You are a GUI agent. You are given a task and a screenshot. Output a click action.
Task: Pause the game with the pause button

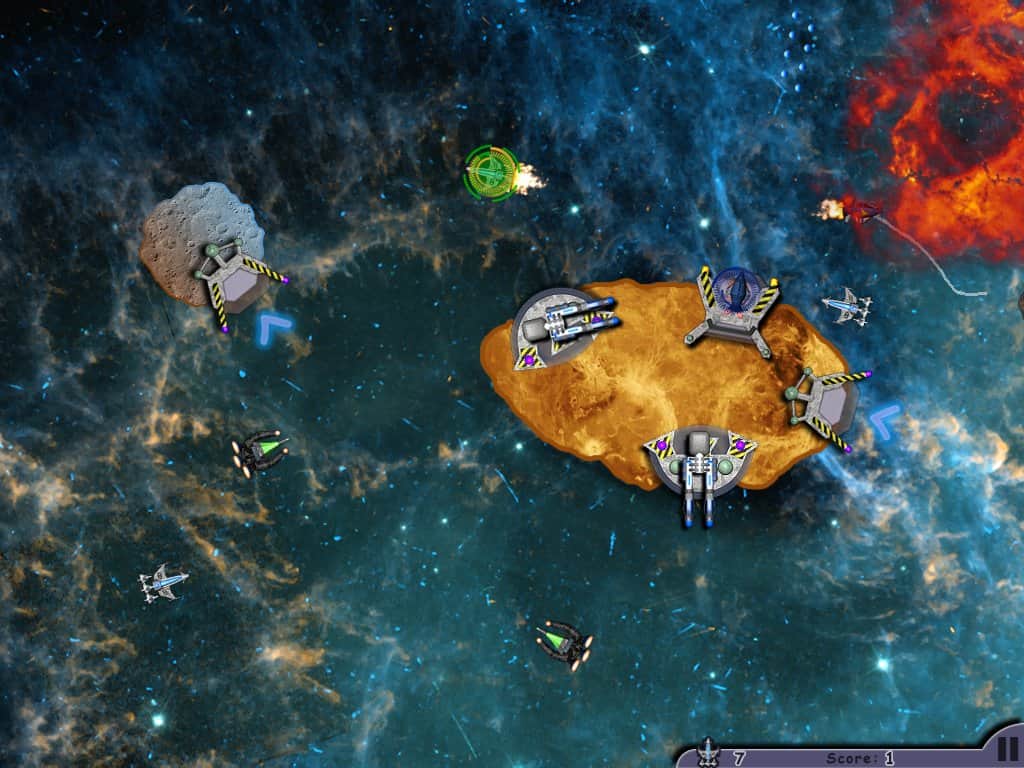pos(1007,749)
